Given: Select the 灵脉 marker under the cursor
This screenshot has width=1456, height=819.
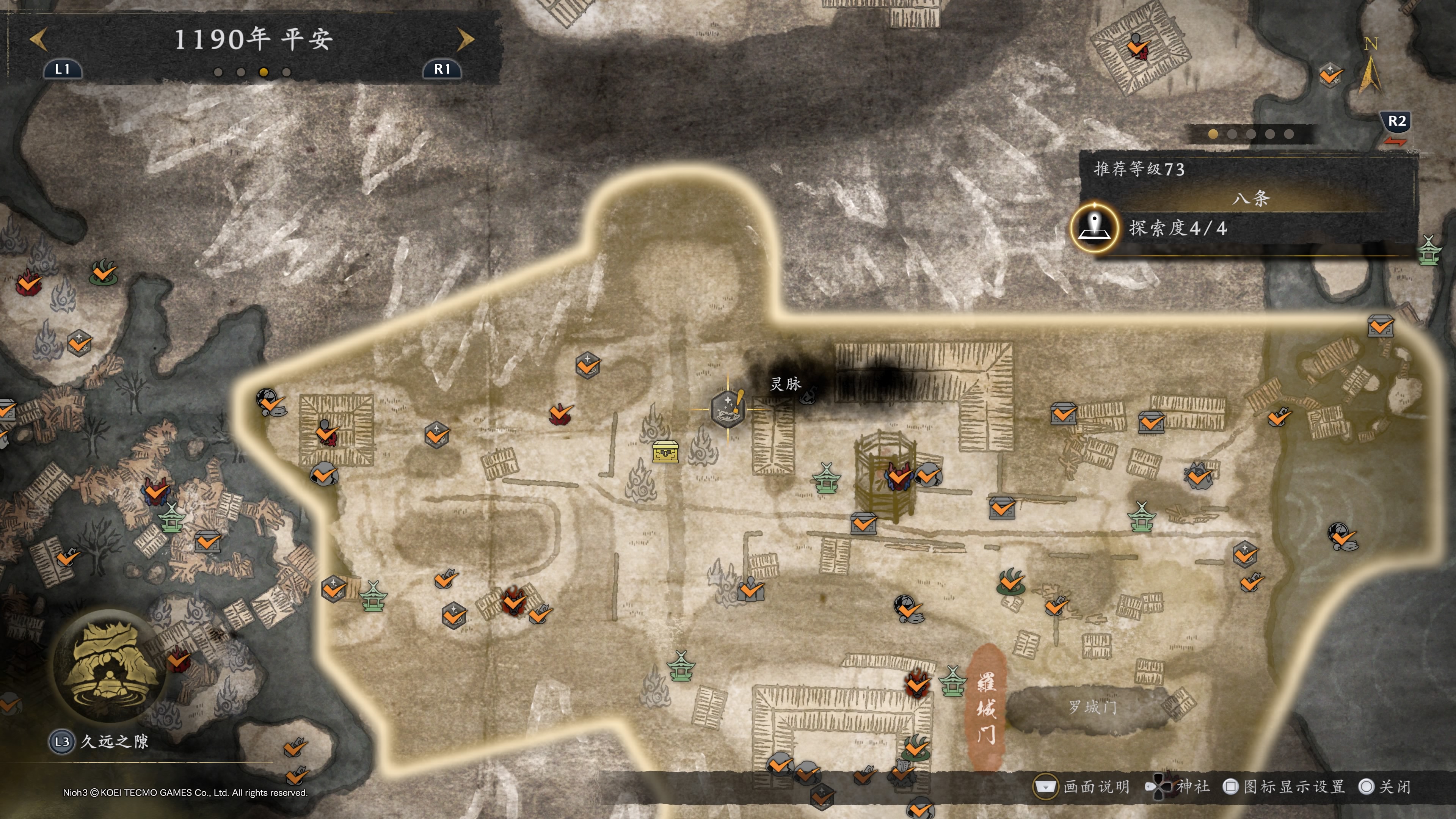Looking at the screenshot, I should coord(728,408).
